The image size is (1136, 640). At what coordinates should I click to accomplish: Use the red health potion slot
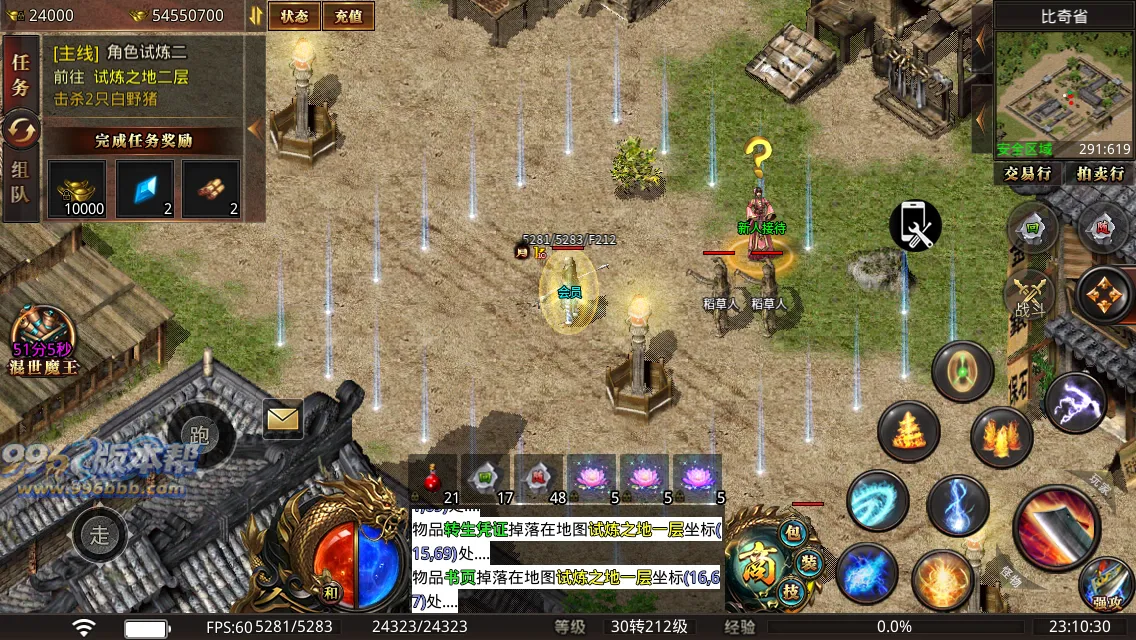point(433,479)
